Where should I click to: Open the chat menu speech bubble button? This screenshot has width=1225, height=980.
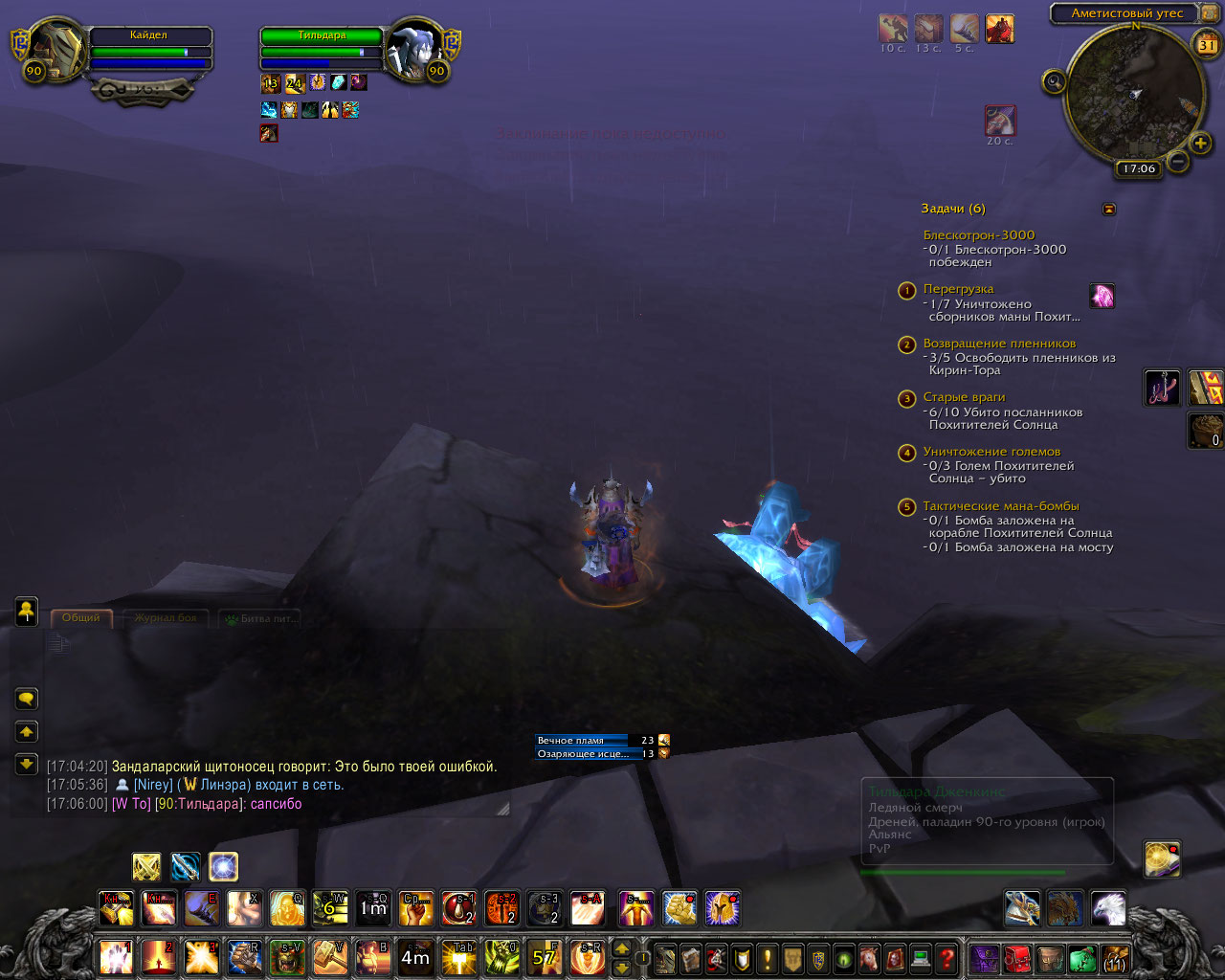click(27, 699)
